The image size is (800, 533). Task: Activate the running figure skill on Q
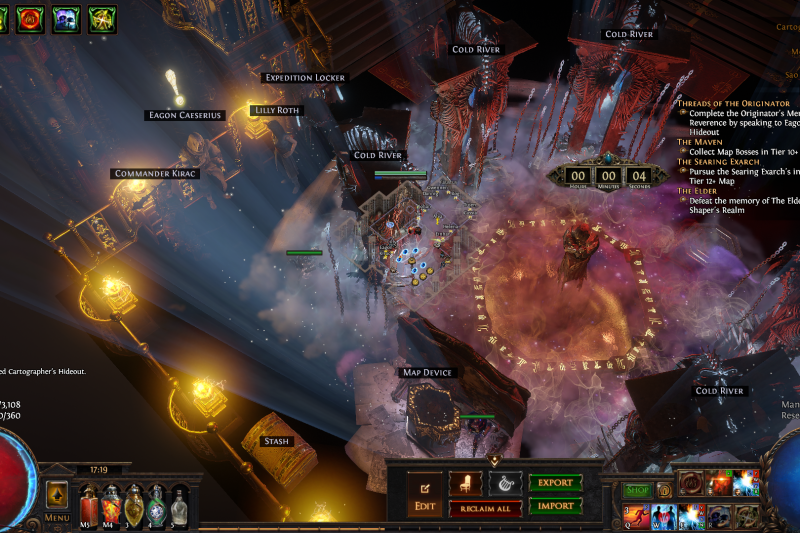coord(636,517)
